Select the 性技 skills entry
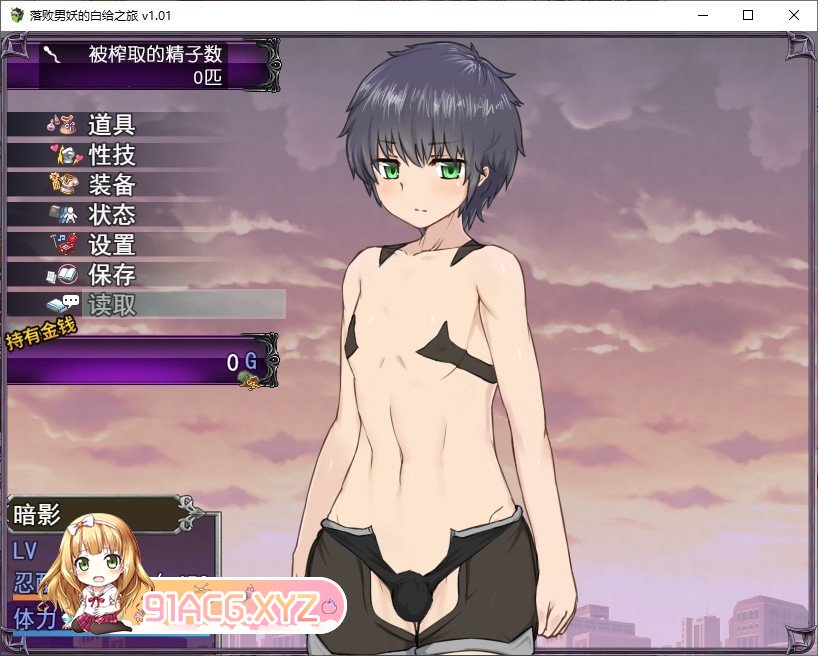The width and height of the screenshot is (818, 656). point(110,155)
